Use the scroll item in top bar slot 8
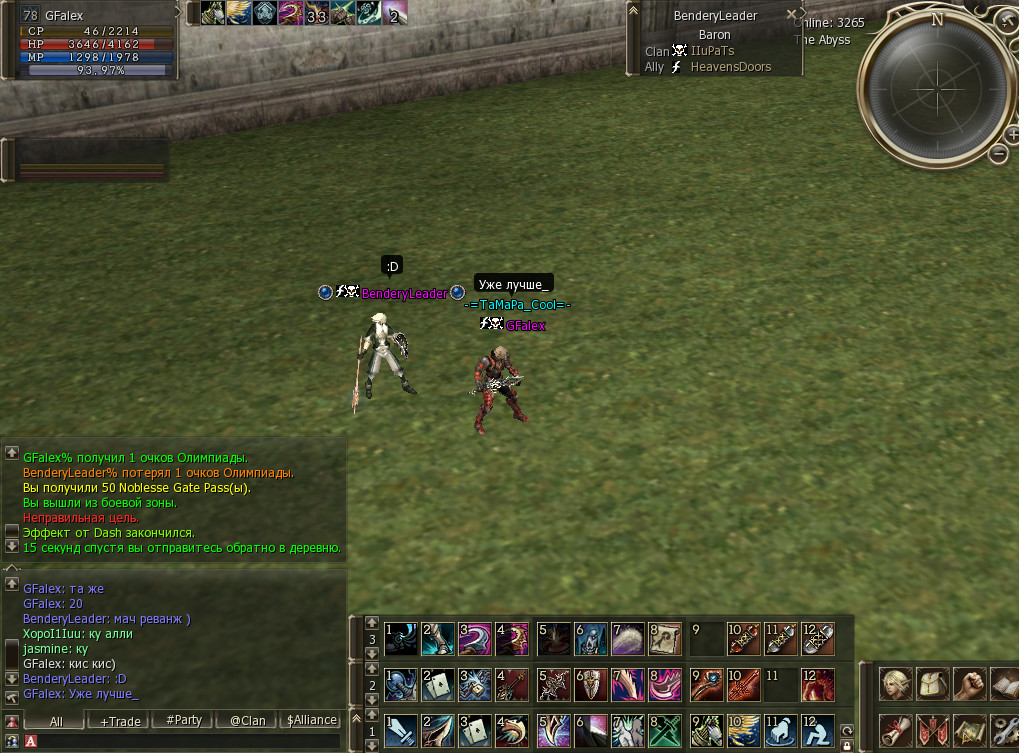 [x=665, y=638]
